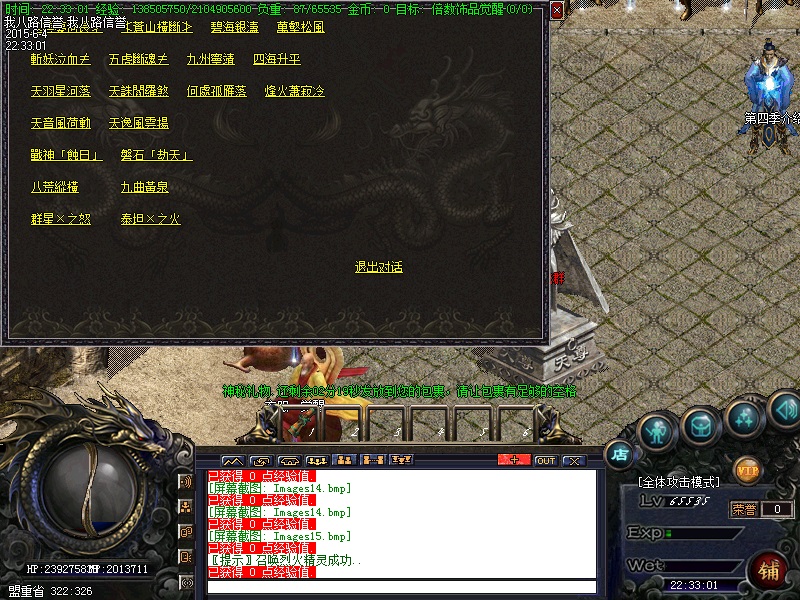Open the VIP menu icon
The width and height of the screenshot is (800, 600).
click(x=746, y=468)
